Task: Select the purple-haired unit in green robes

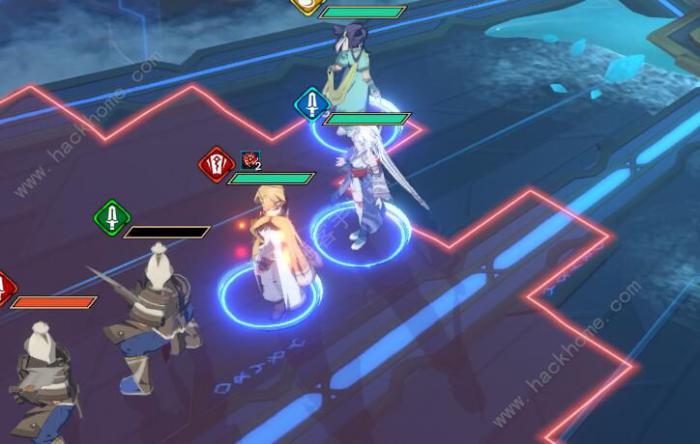Action: point(351,67)
